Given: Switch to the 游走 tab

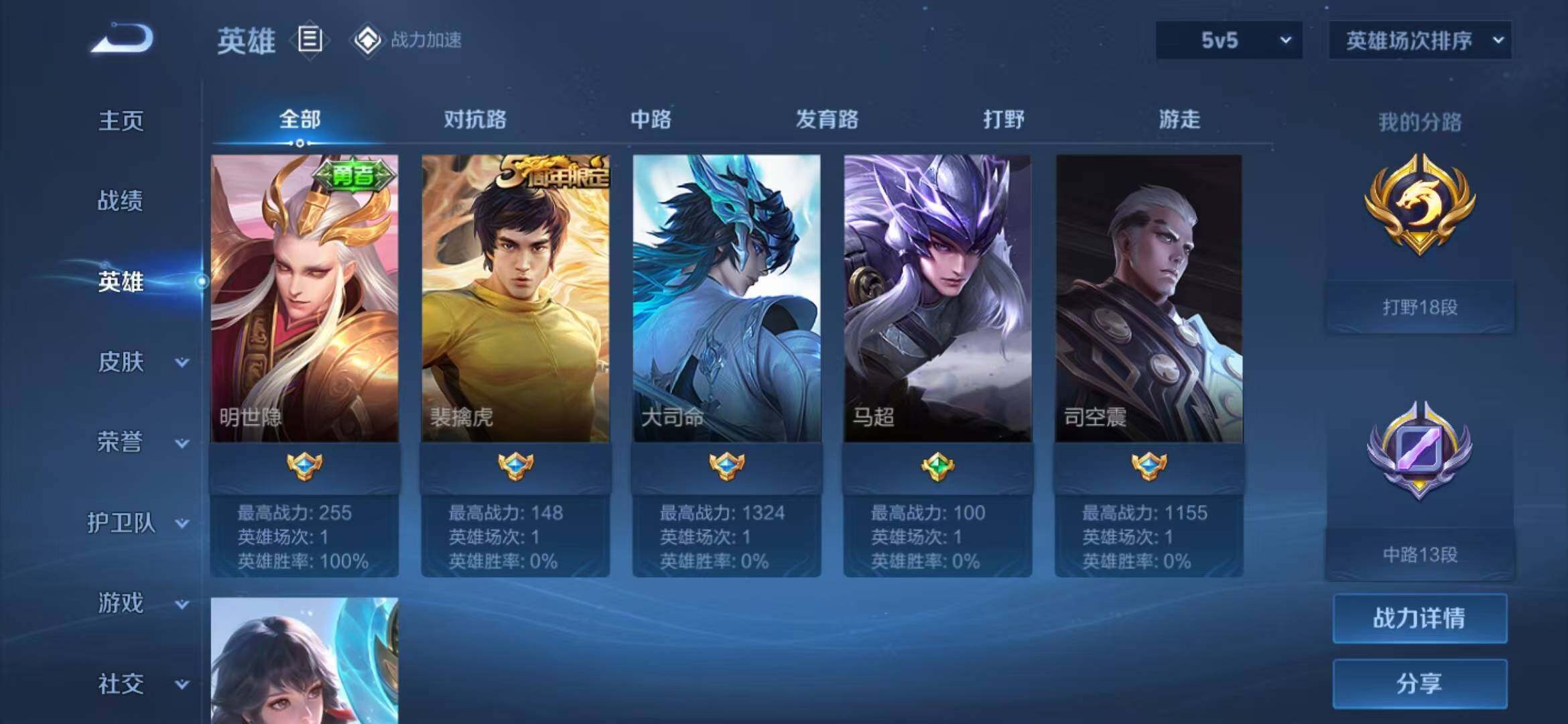Looking at the screenshot, I should coord(1179,120).
